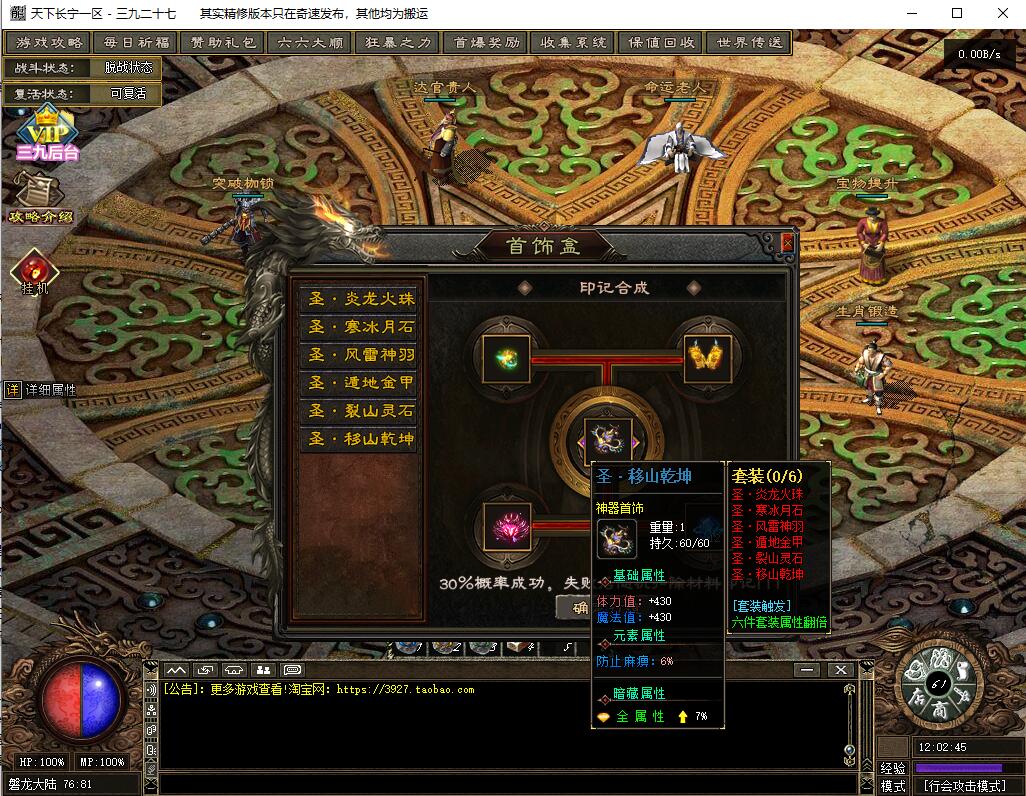Image resolution: width=1026 pixels, height=796 pixels.
Task: Select 圣·寒冰月石 from the list
Action: (359, 327)
